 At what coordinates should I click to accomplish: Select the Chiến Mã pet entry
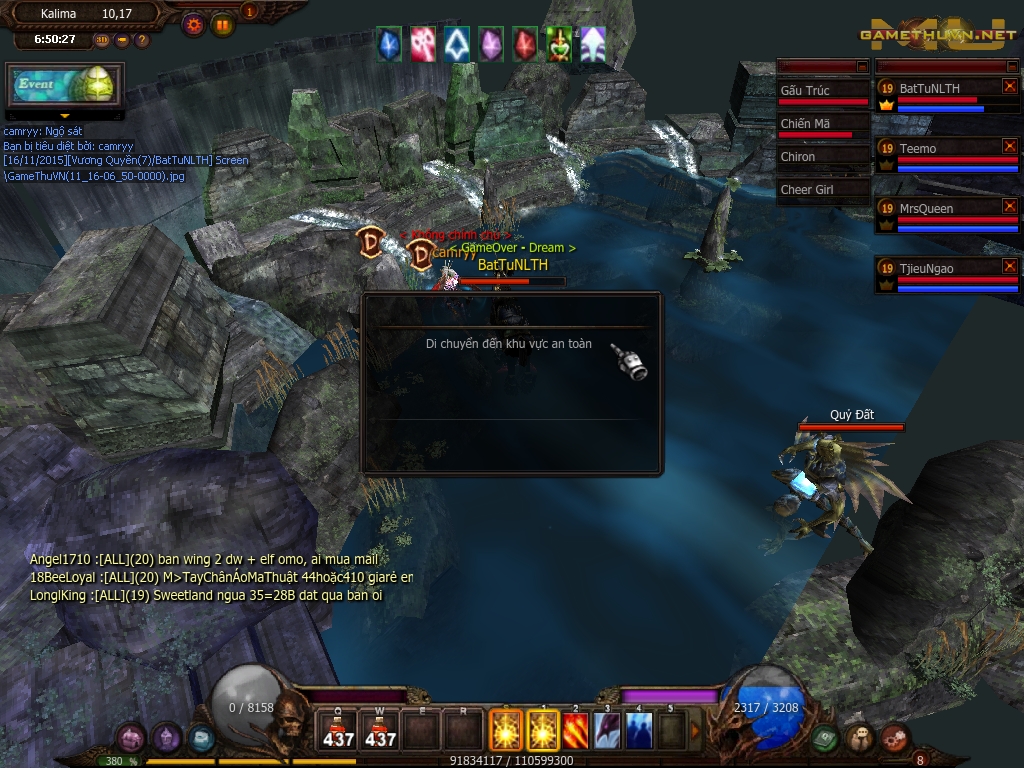coord(823,124)
